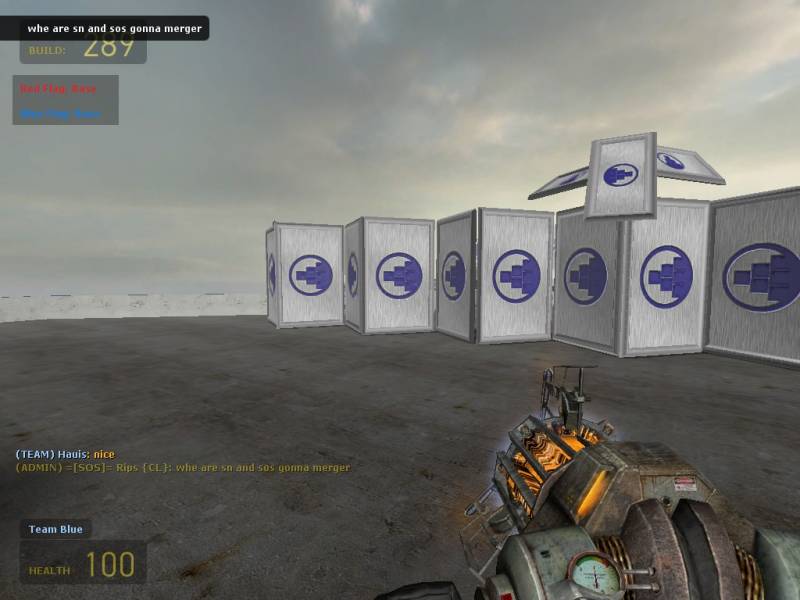The width and height of the screenshot is (800, 600).
Task: Select the Blue Flag status entry
Action: [60, 113]
